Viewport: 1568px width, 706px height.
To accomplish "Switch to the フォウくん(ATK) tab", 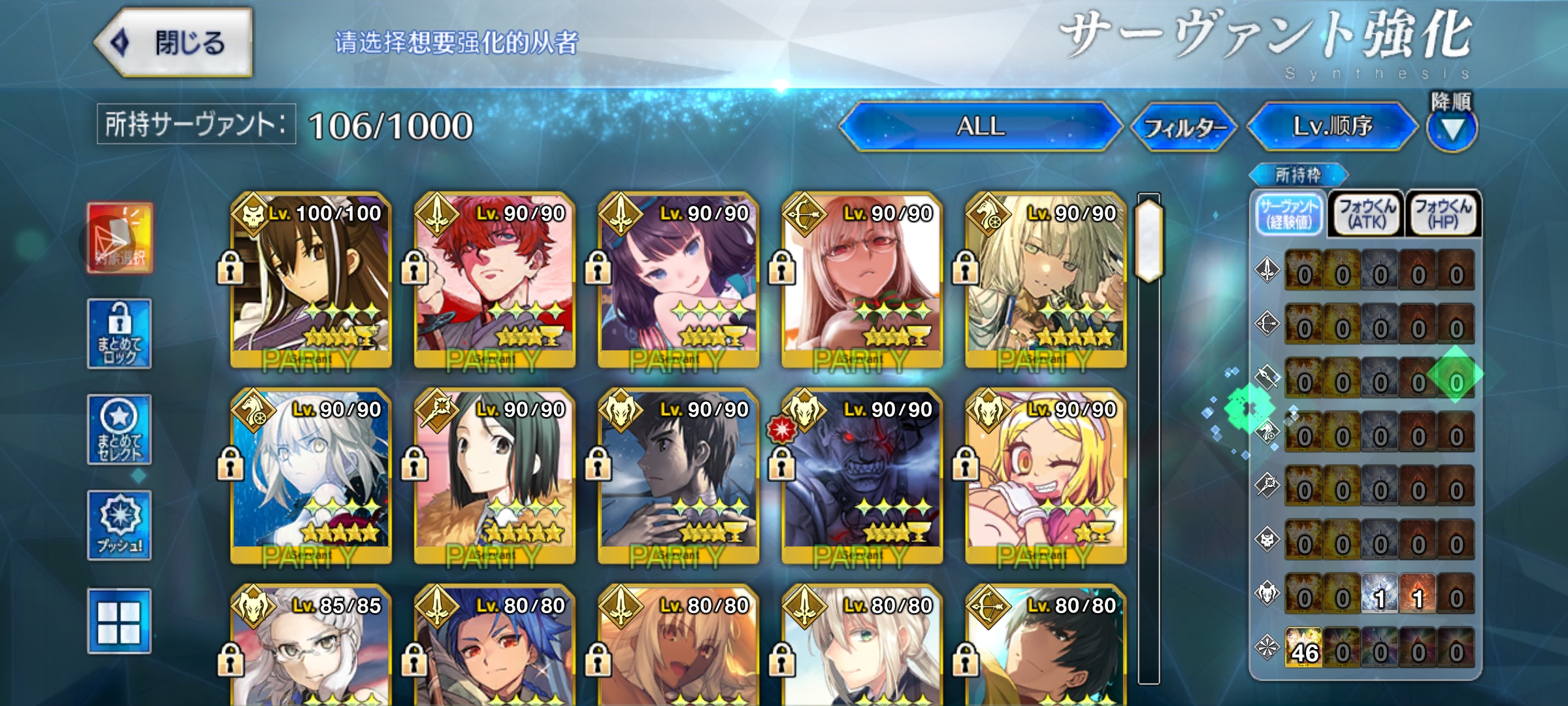I will click(1367, 214).
